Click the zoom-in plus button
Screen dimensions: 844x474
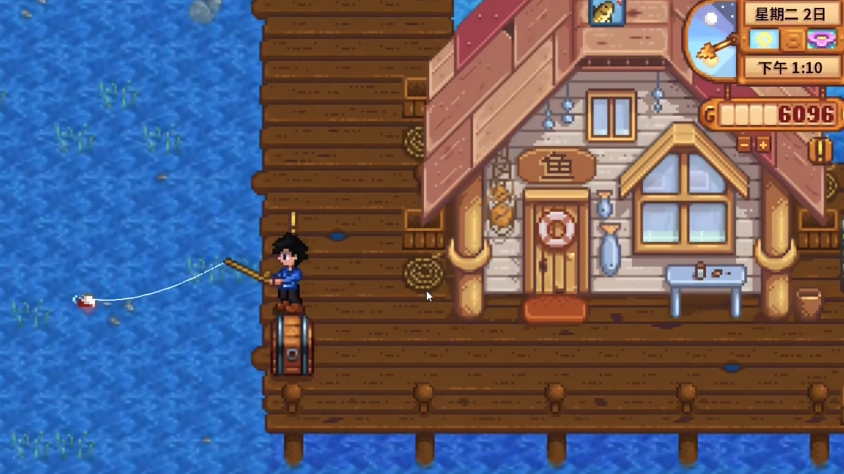[763, 145]
